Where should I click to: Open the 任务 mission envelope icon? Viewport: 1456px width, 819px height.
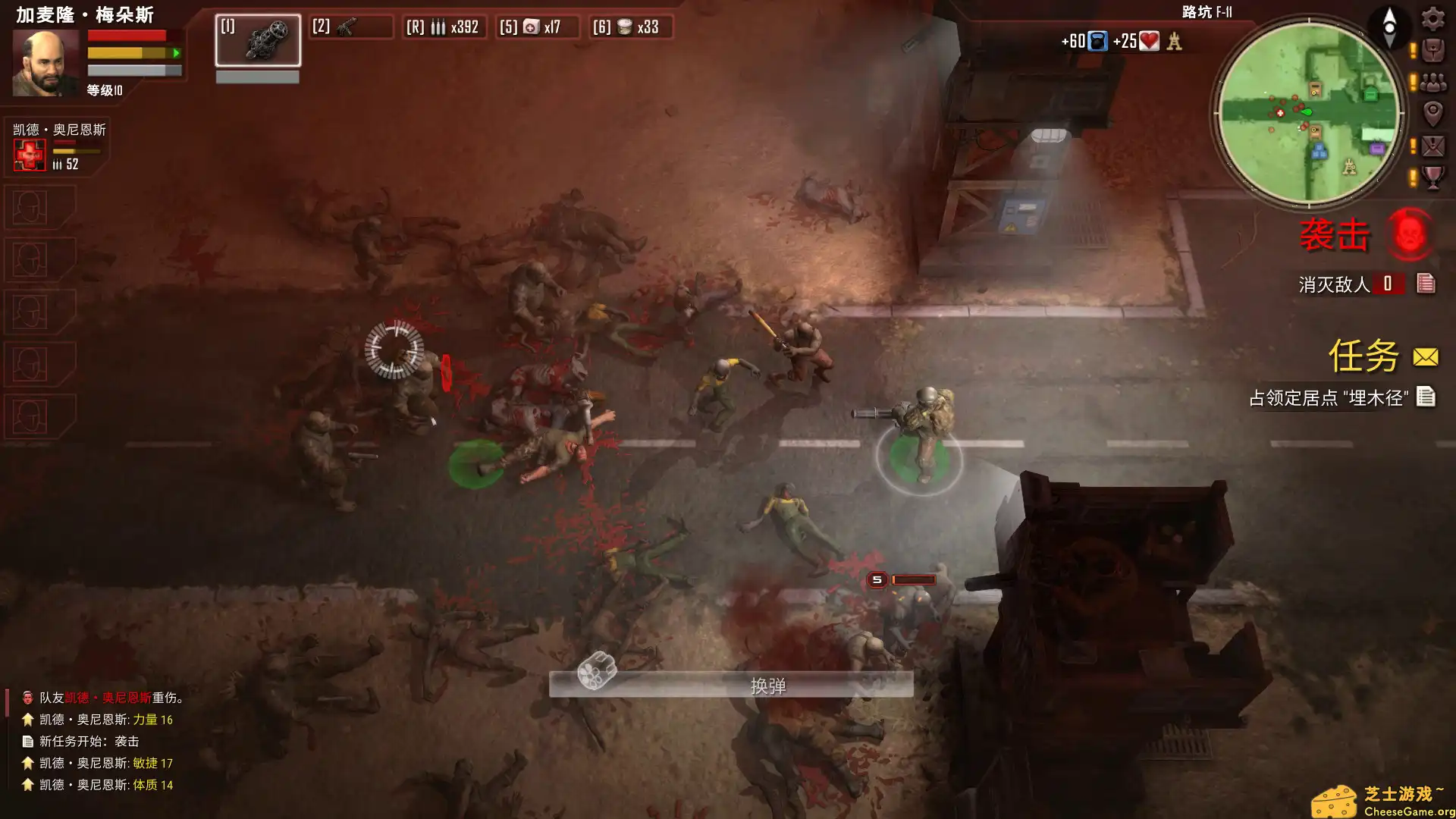coord(1424,356)
